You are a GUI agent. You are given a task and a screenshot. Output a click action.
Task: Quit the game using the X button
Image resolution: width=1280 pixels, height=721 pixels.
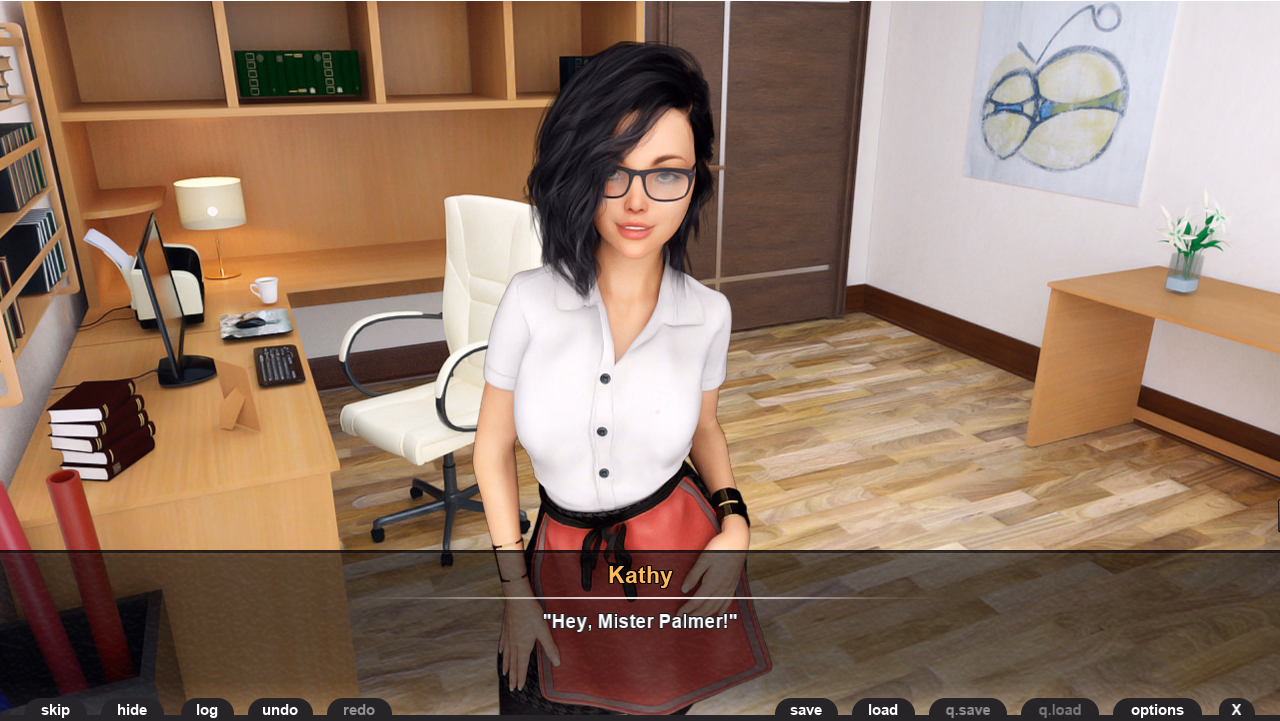[x=1236, y=710]
